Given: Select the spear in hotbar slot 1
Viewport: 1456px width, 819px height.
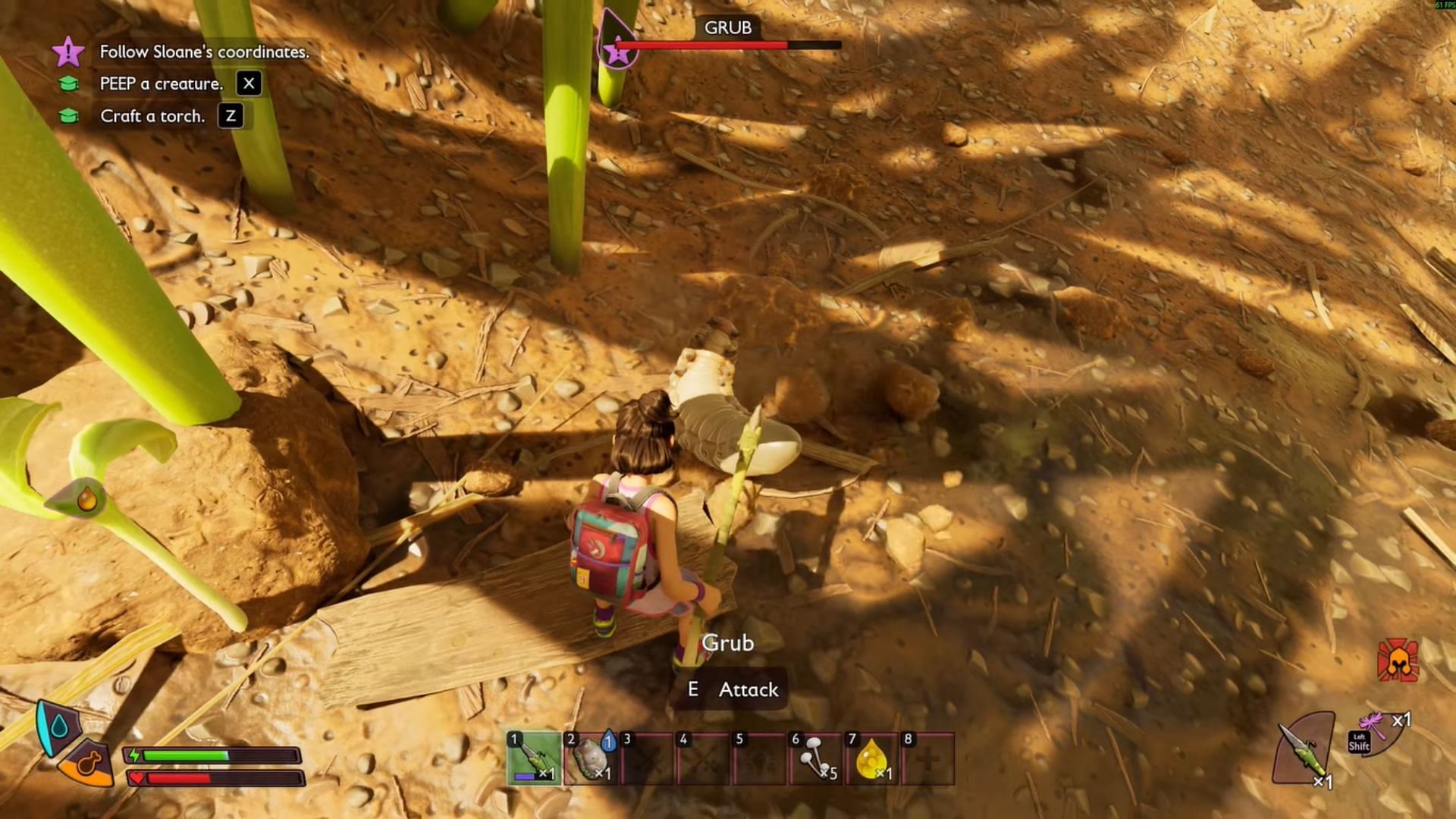Looking at the screenshot, I should point(535,758).
